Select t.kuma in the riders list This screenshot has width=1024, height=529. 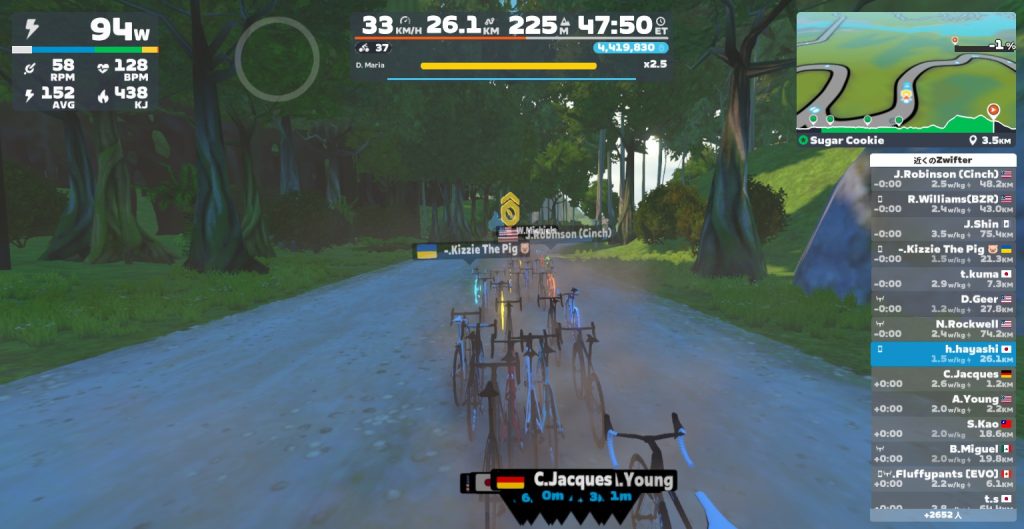coord(943,279)
